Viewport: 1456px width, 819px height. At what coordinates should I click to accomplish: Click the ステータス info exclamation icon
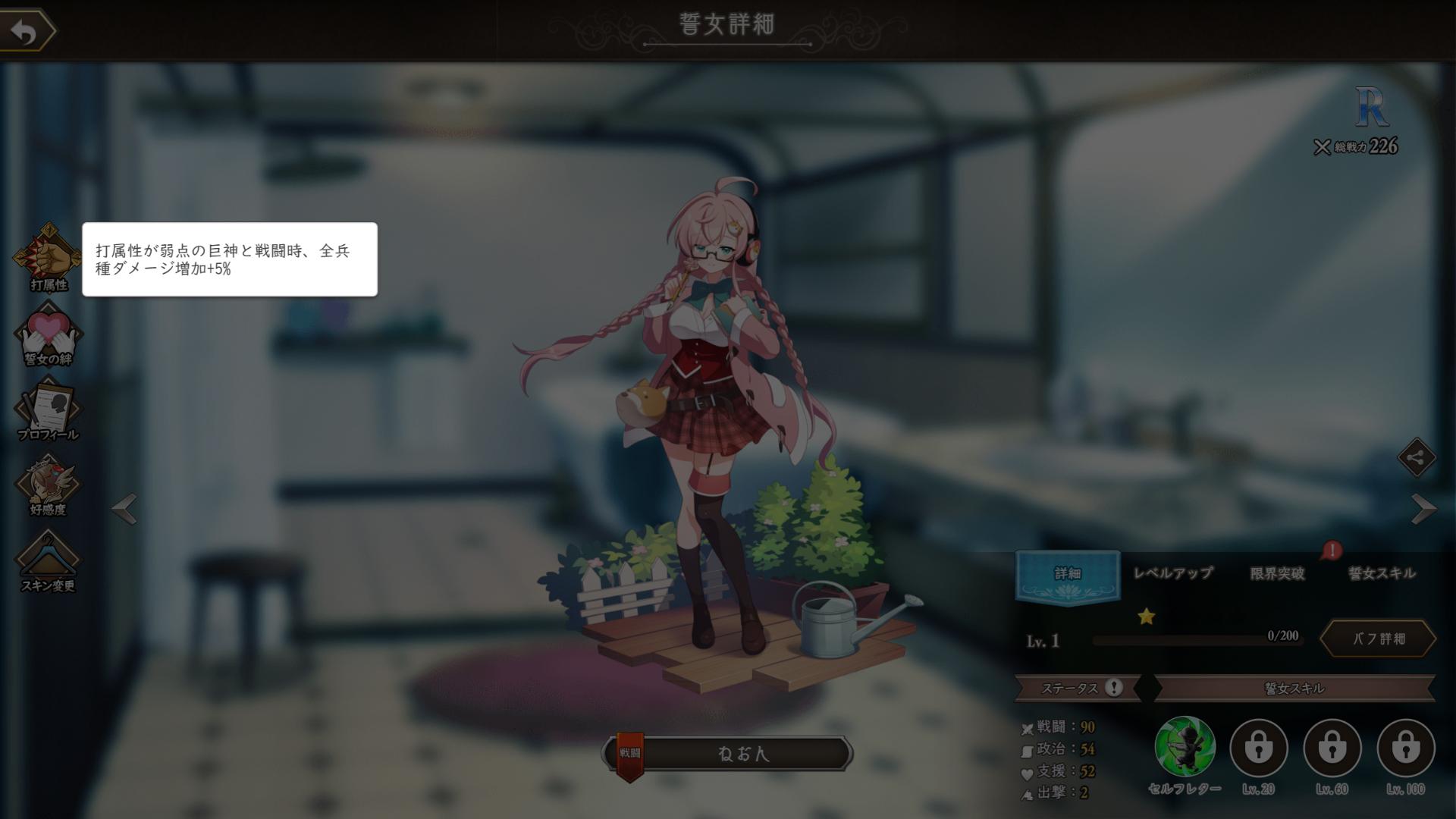[x=1113, y=688]
